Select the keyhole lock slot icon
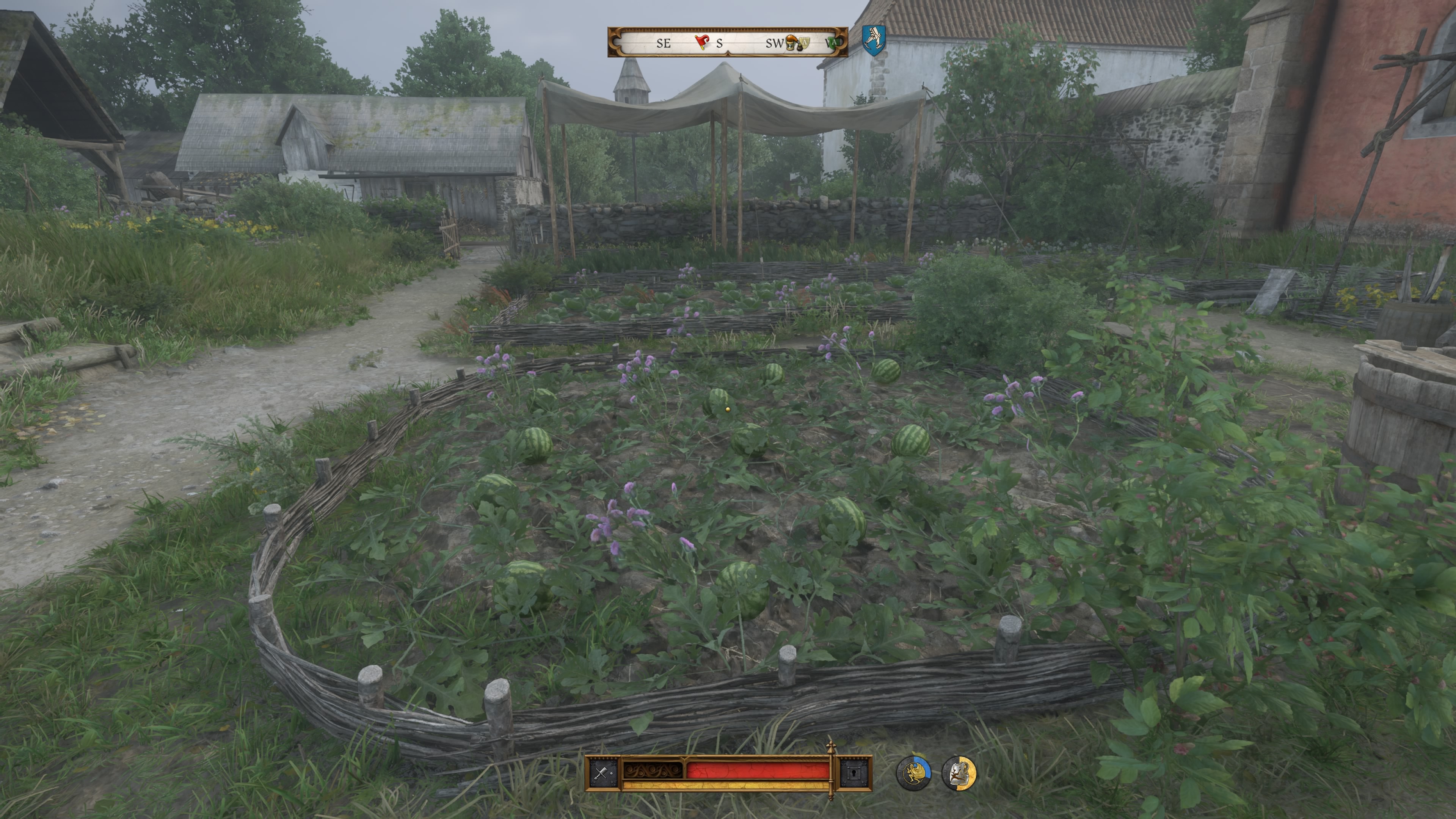Screen dimensions: 1456x819 pyautogui.click(x=853, y=773)
